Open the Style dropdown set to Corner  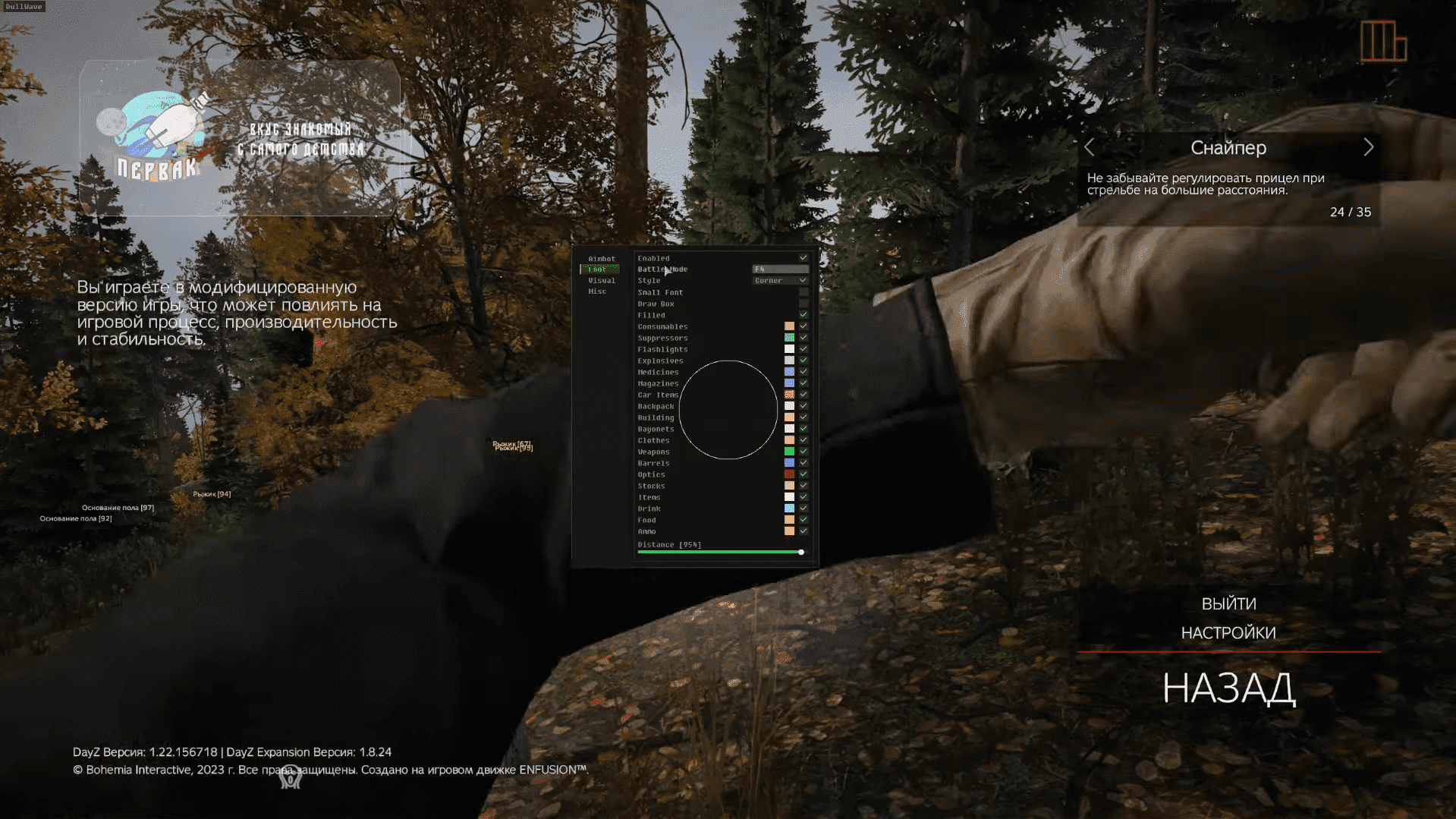point(780,281)
